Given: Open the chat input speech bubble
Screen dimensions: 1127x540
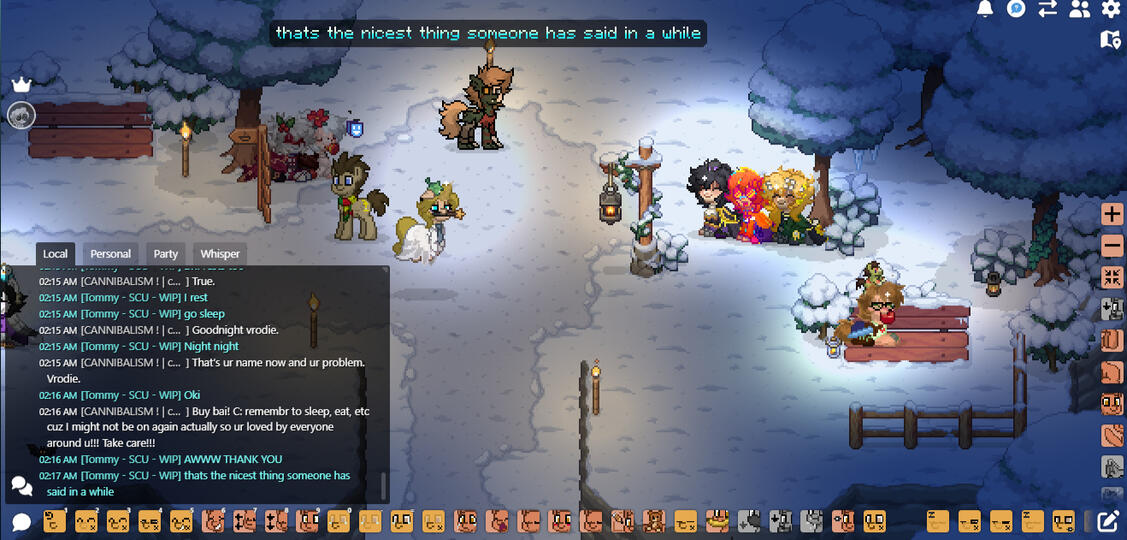Looking at the screenshot, I should click(21, 522).
